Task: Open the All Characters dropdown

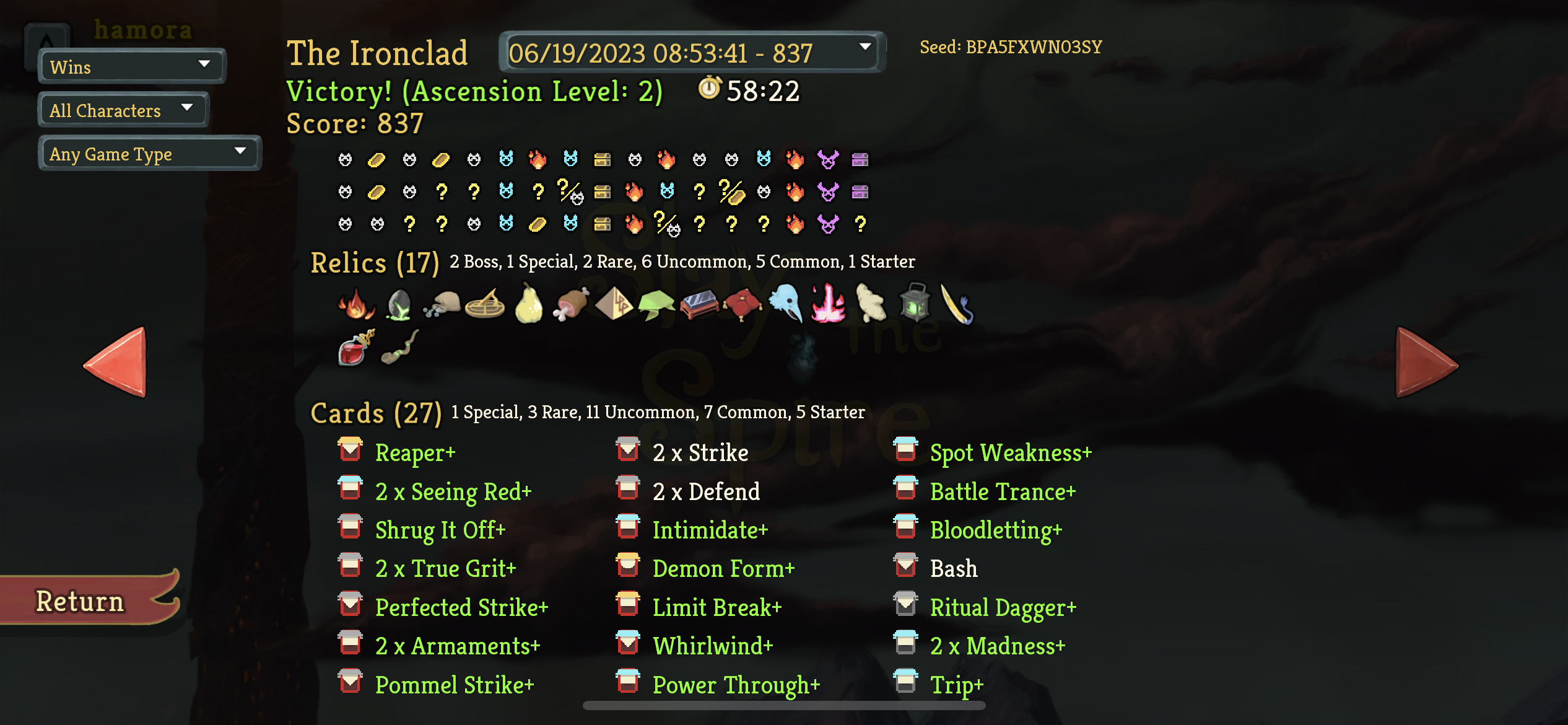Action: pos(122,110)
